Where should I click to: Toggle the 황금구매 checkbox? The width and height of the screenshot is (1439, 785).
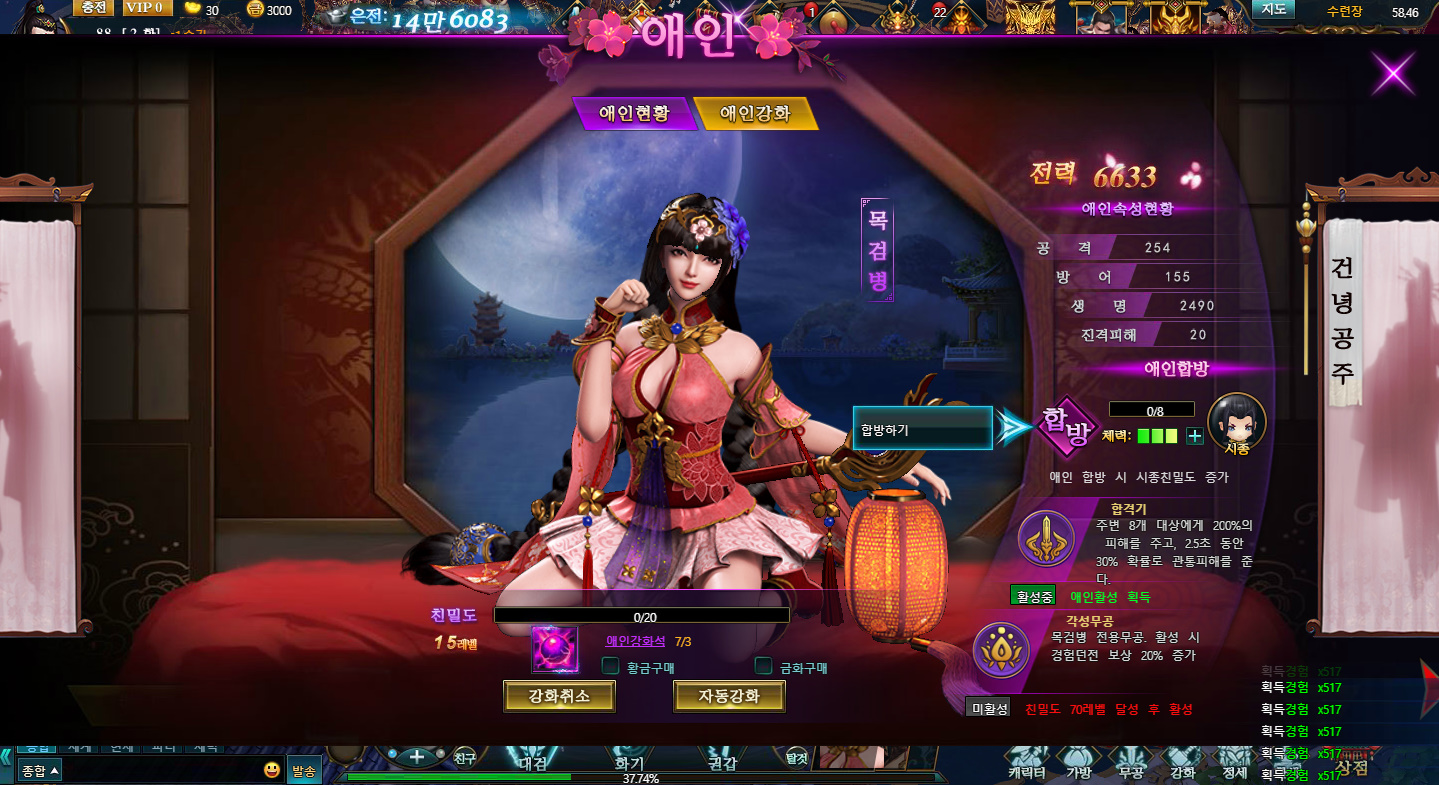click(x=610, y=666)
